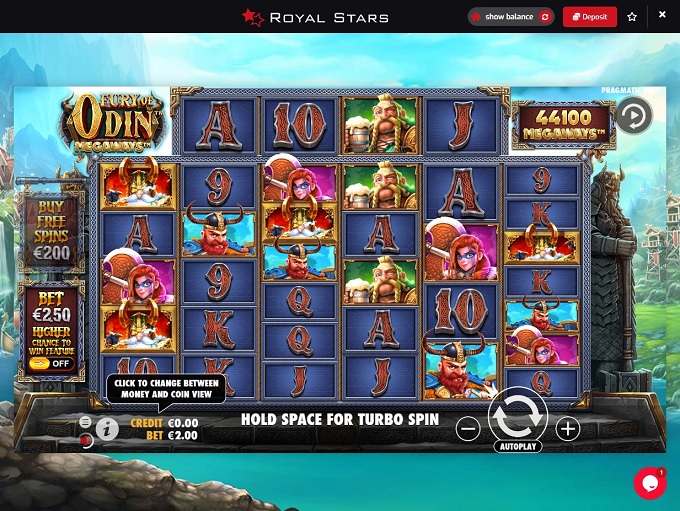This screenshot has height=511, width=680.
Task: Buy free spins for €200
Action: point(50,233)
